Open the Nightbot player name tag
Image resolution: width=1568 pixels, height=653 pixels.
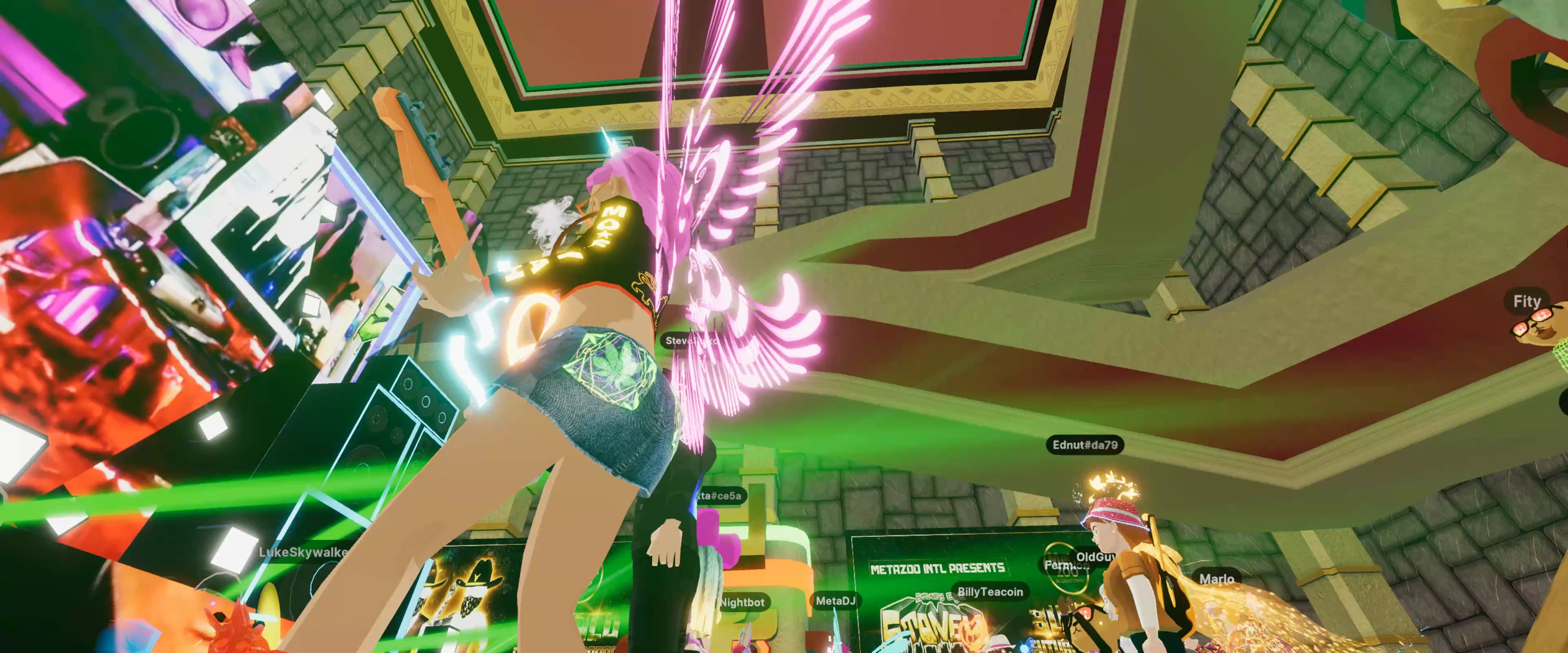[742, 602]
